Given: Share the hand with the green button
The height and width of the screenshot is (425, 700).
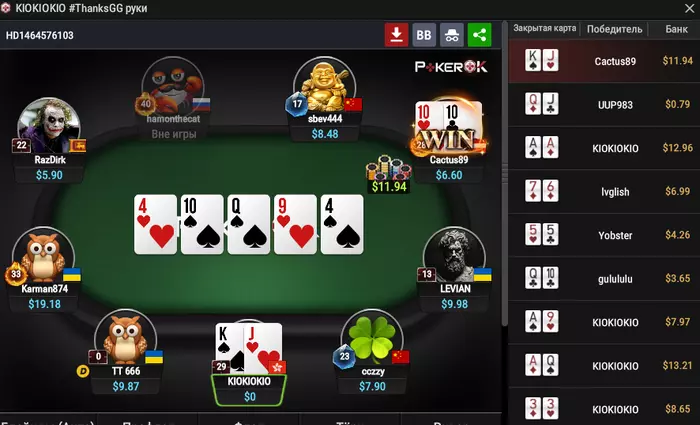Looking at the screenshot, I should 480,35.
